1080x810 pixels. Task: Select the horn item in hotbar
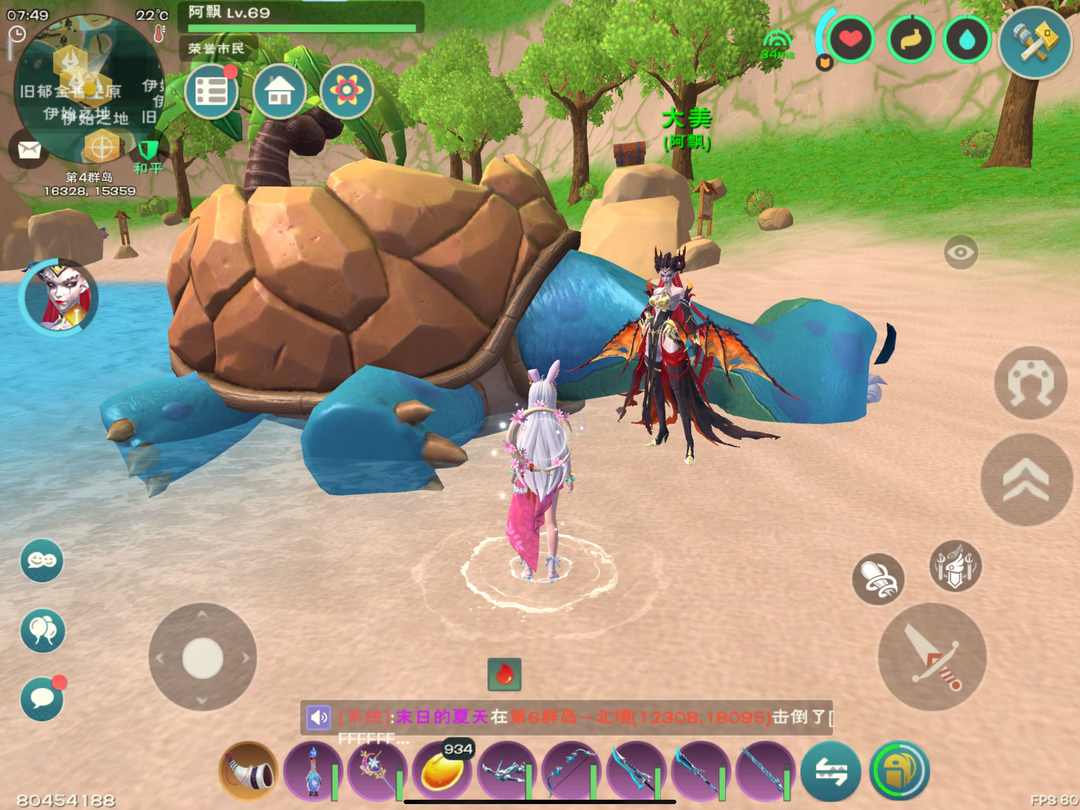point(248,771)
